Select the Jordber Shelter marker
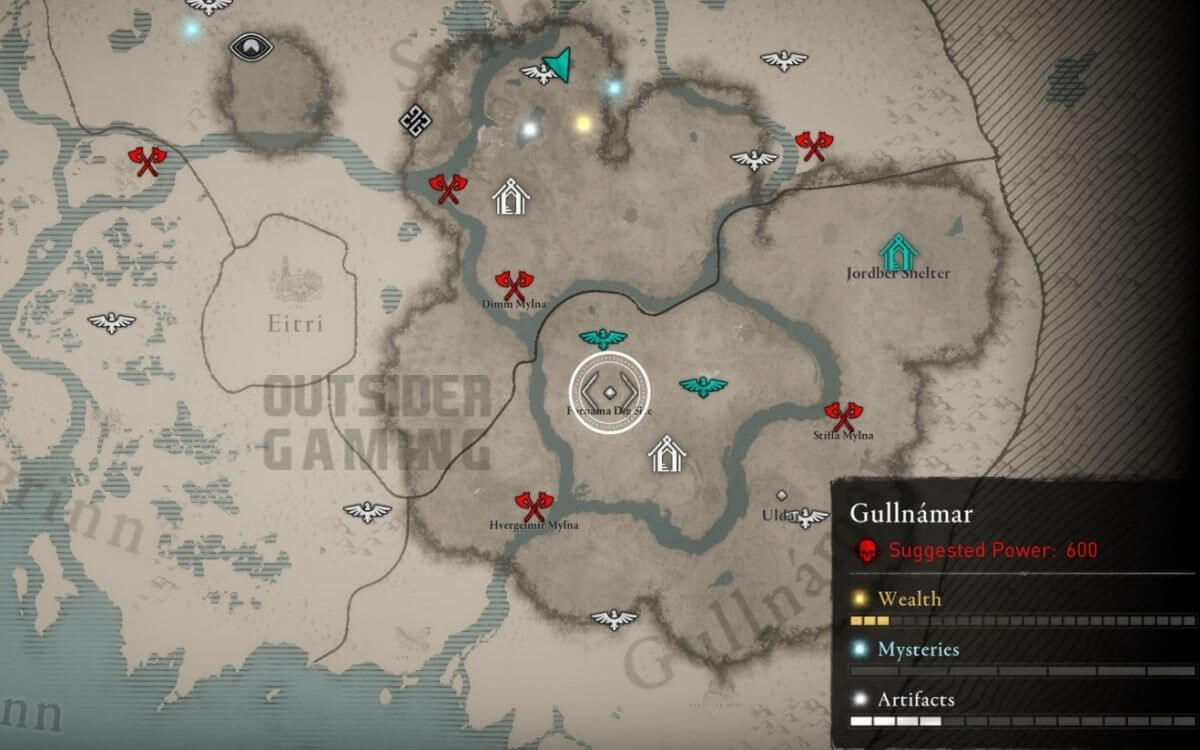Viewport: 1200px width, 750px height. point(899,251)
